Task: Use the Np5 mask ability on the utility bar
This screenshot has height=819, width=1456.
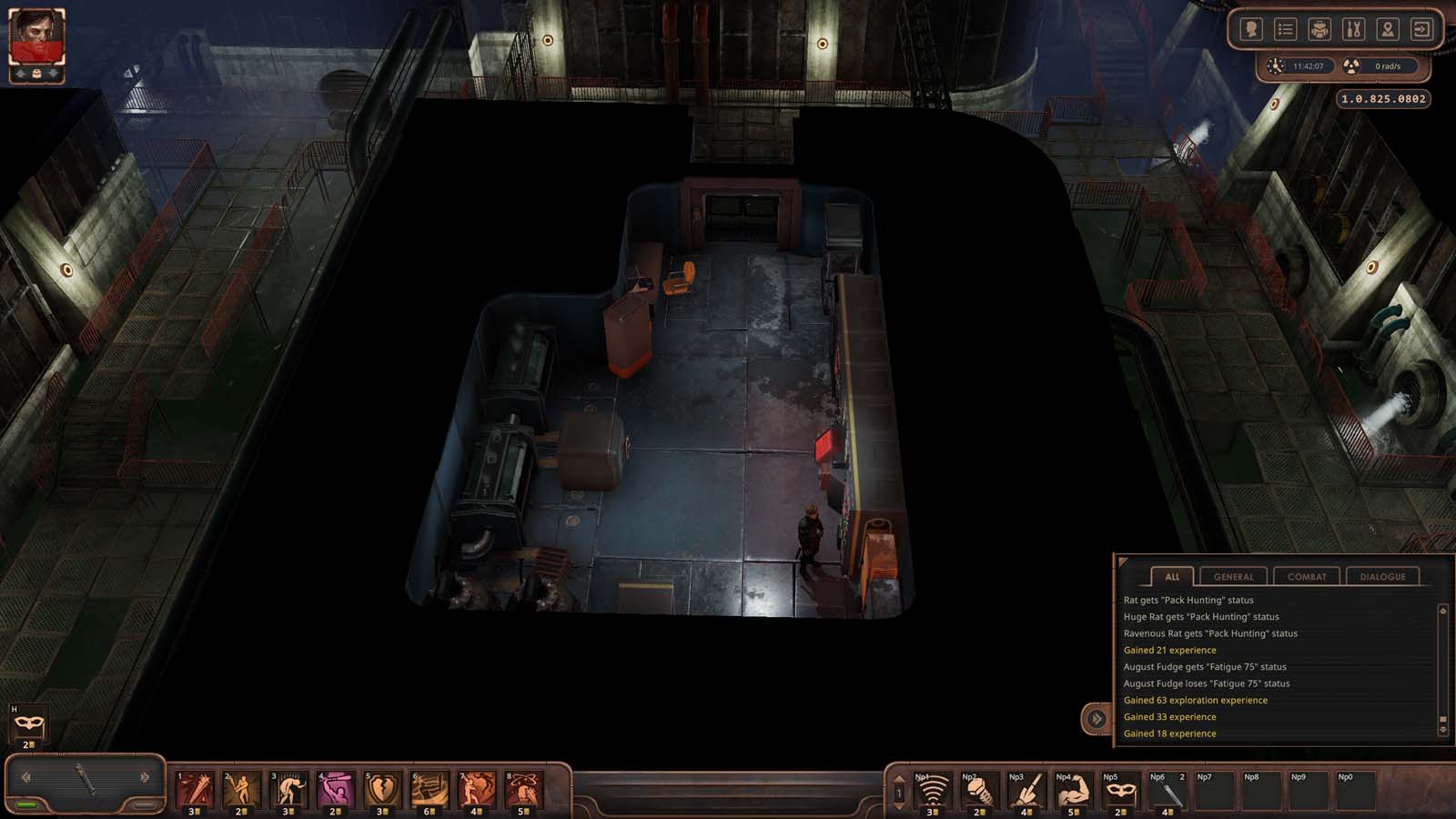Action: tap(1121, 792)
